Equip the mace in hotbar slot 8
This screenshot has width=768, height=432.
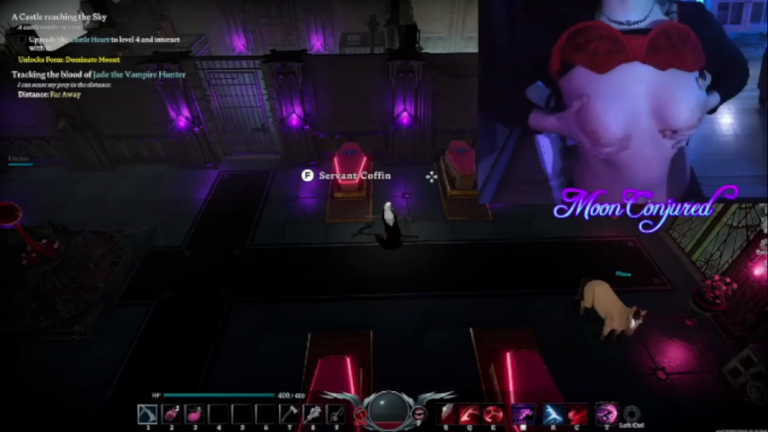pos(312,413)
